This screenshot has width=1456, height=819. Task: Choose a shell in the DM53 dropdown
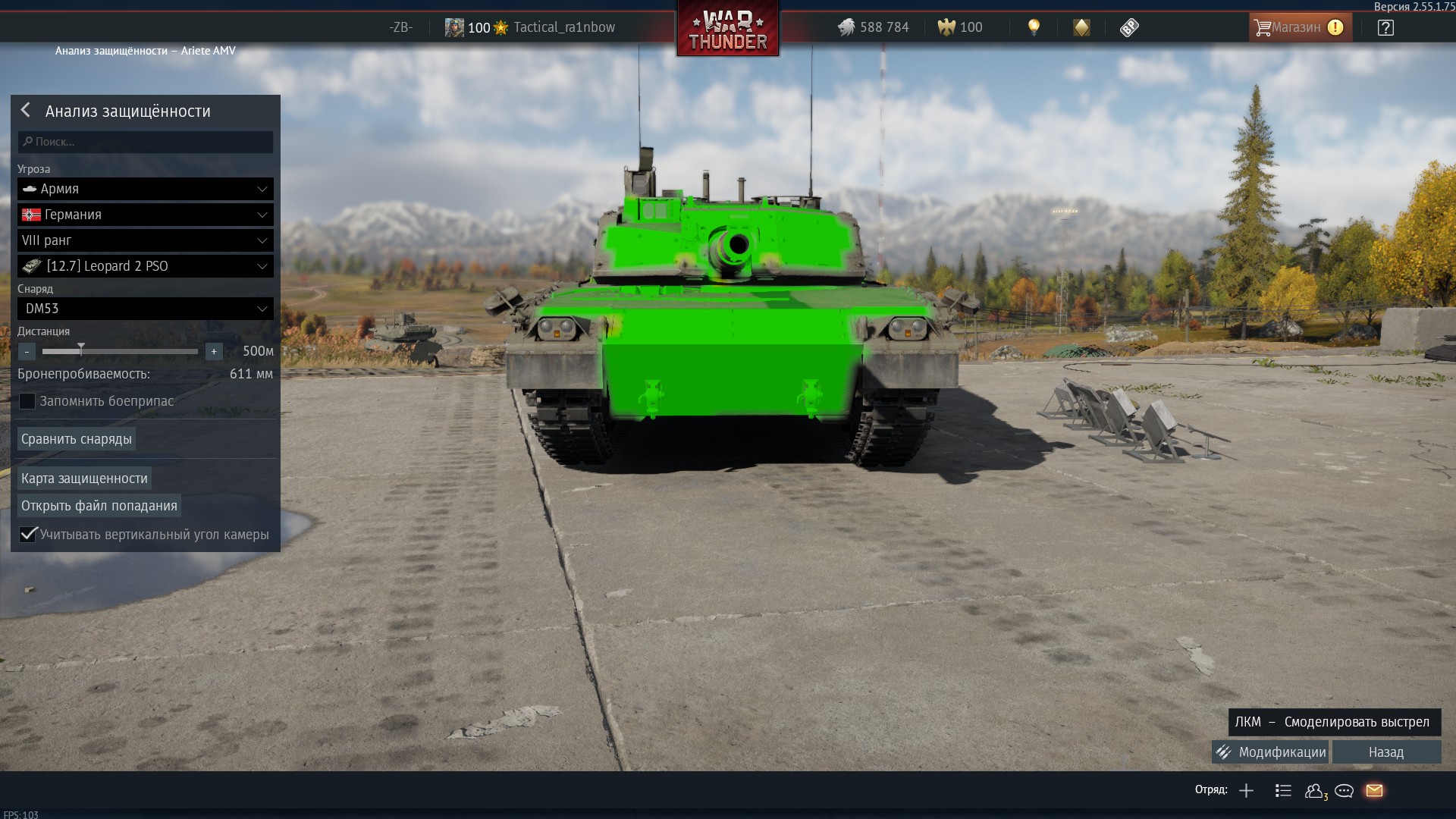tap(146, 309)
